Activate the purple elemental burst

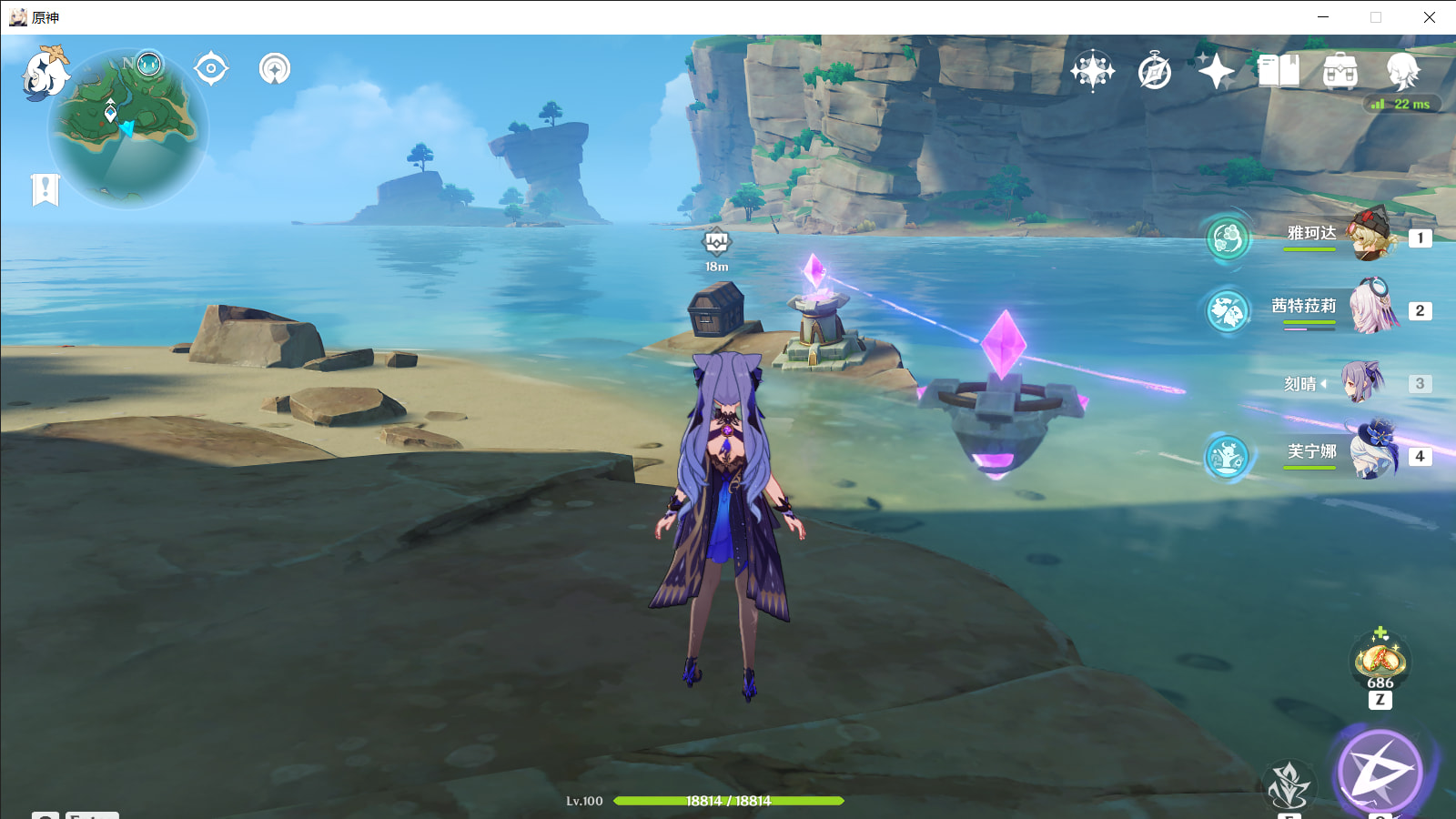click(1380, 772)
